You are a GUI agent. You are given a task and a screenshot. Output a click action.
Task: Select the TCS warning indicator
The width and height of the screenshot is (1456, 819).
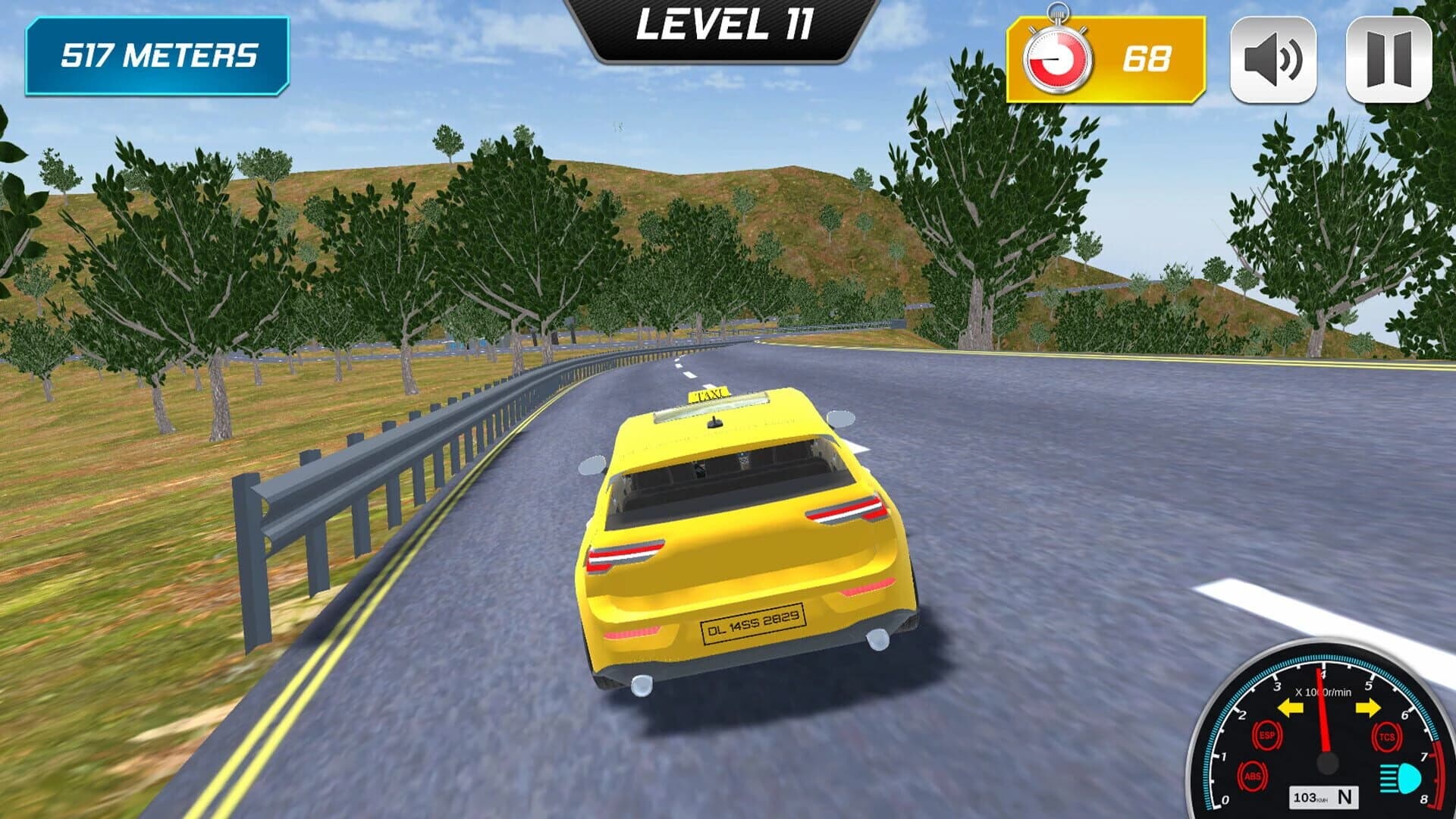tap(1387, 736)
